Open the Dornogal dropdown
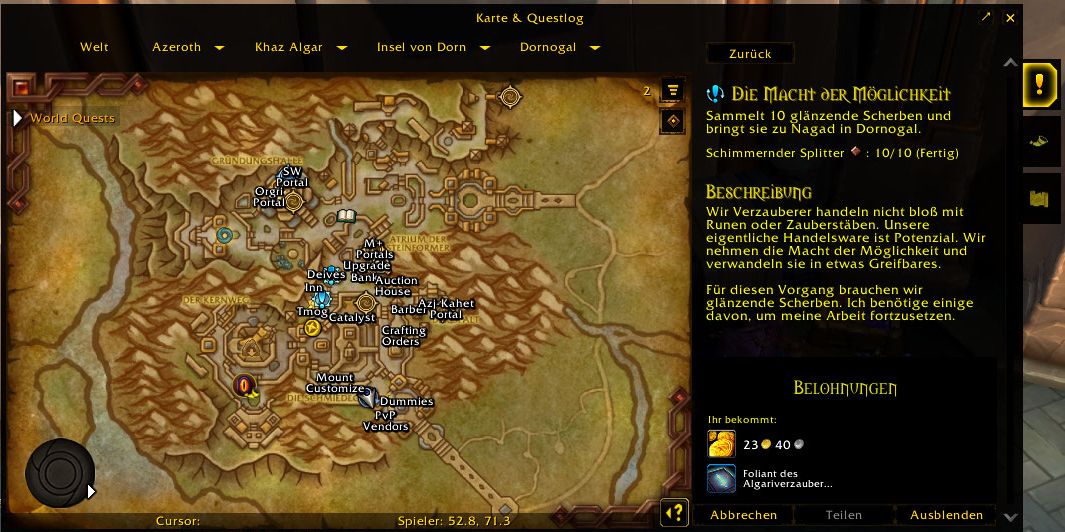Screen dimensions: 1065x532 click(595, 48)
